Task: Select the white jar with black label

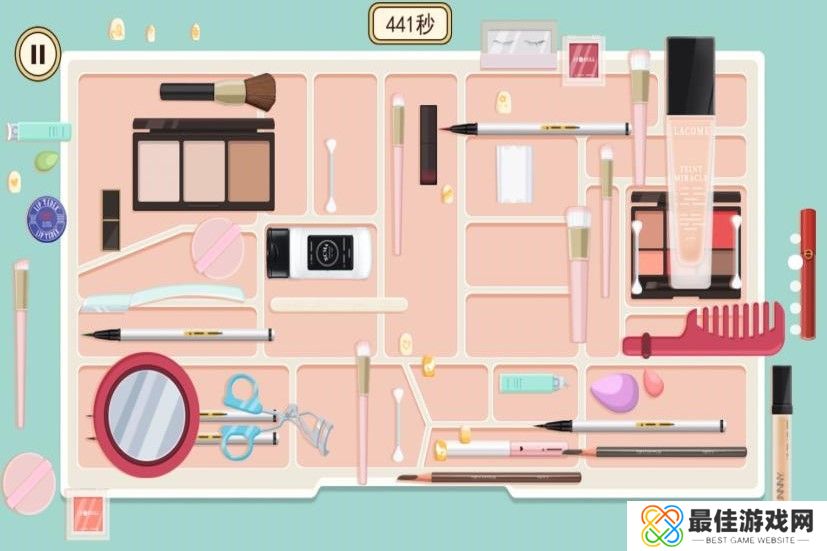Action: coord(320,254)
